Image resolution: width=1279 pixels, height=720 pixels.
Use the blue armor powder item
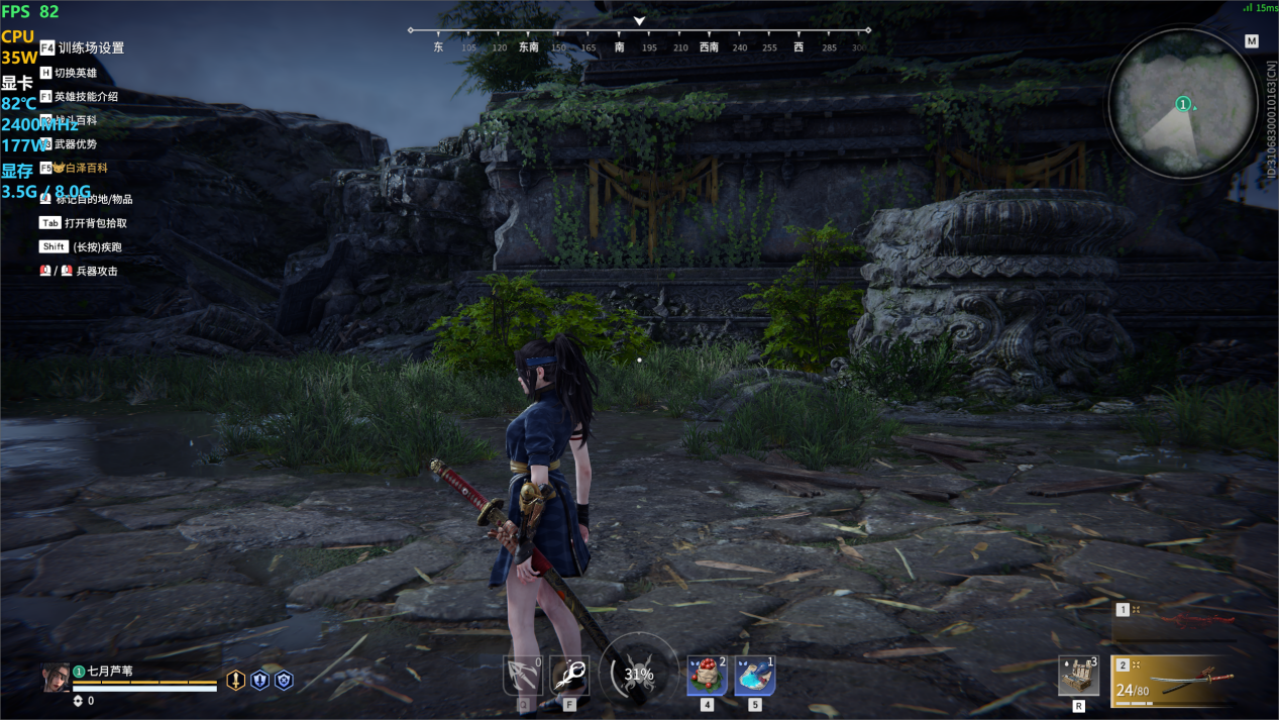[x=754, y=675]
